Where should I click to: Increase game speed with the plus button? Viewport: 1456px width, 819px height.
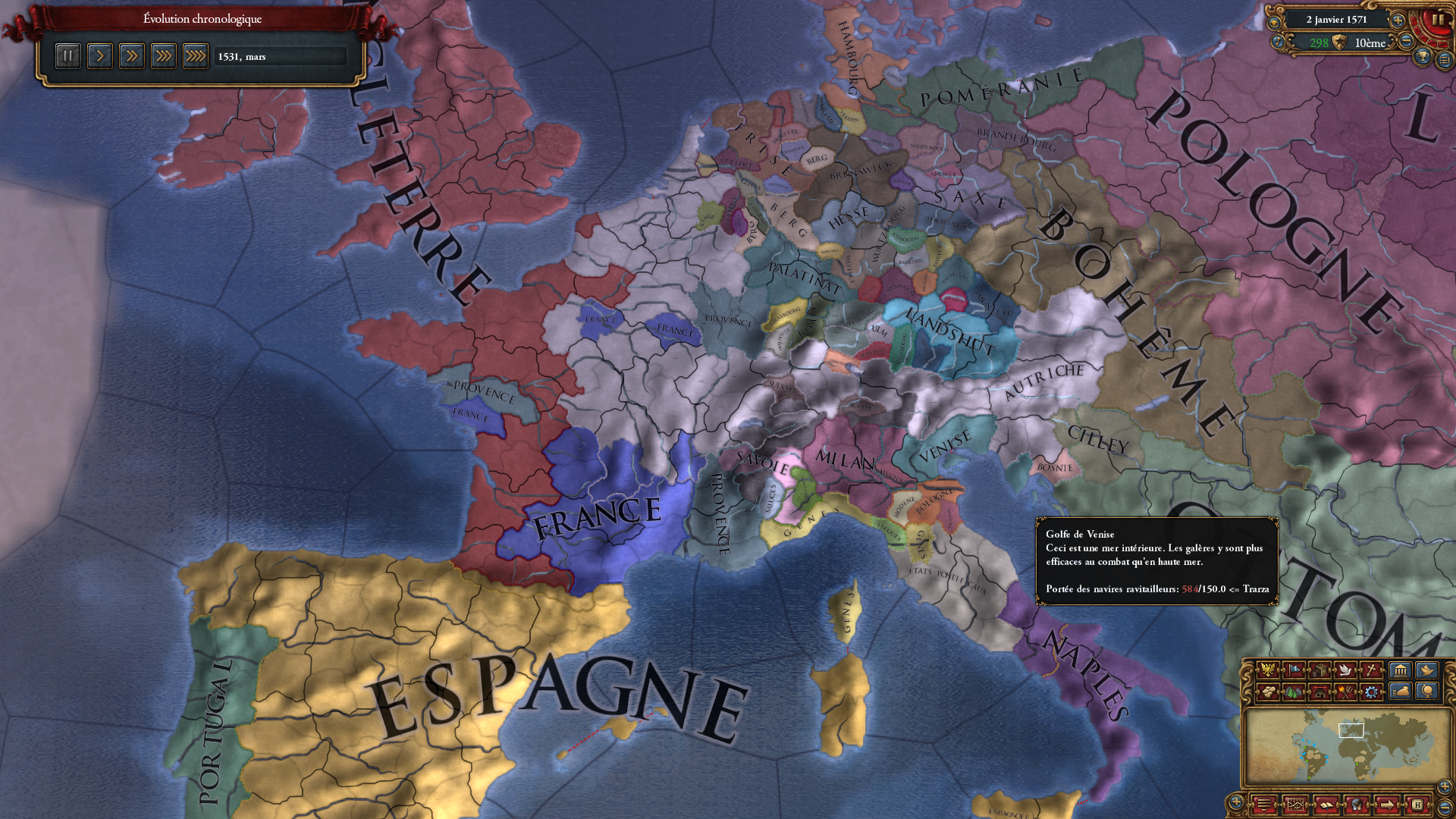[1398, 21]
